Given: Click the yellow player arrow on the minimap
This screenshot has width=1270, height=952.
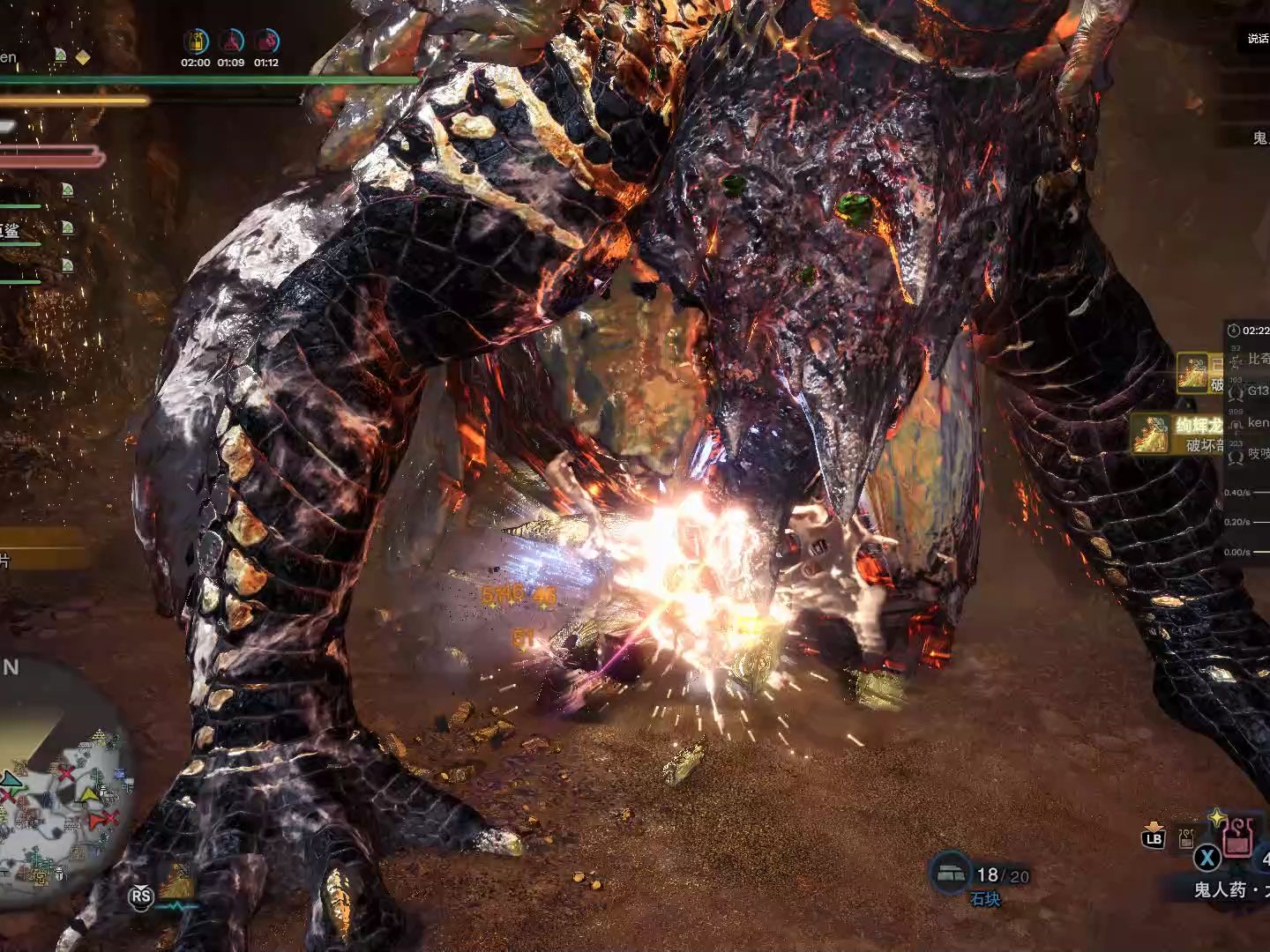Looking at the screenshot, I should pyautogui.click(x=89, y=796).
